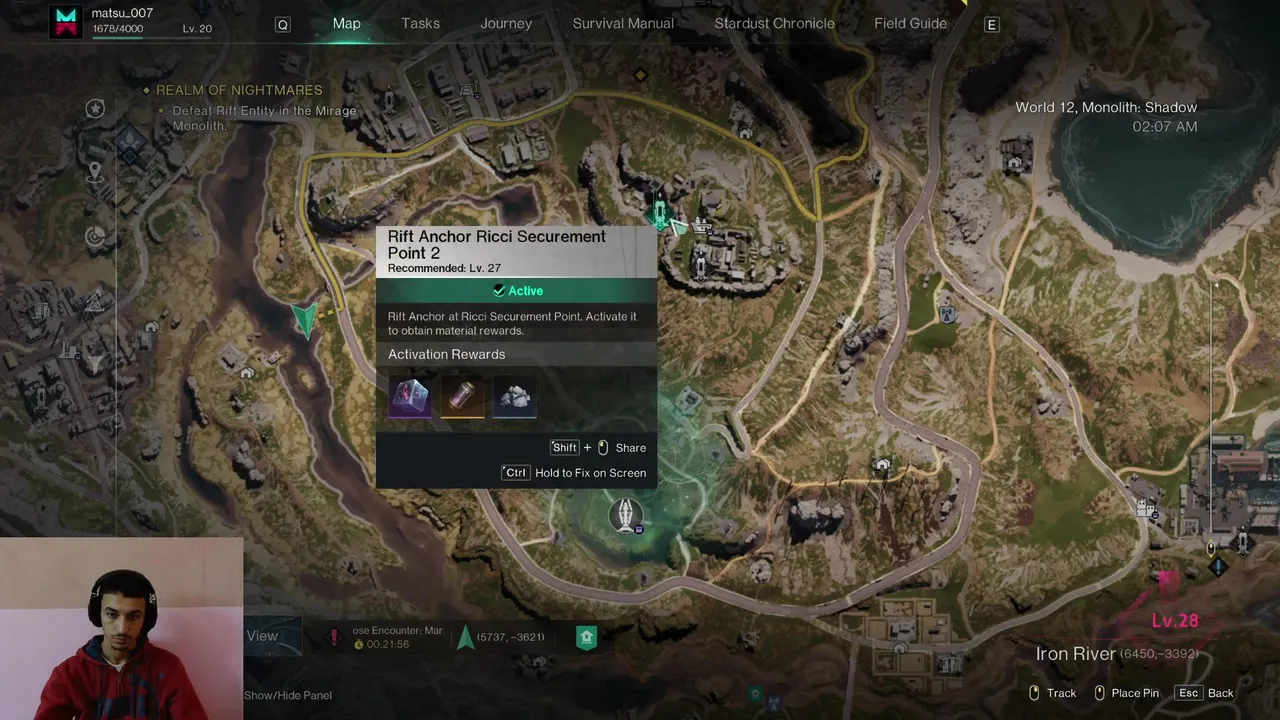Go to the Field Guide tab
Viewport: 1280px width, 720px height.
pyautogui.click(x=910, y=23)
